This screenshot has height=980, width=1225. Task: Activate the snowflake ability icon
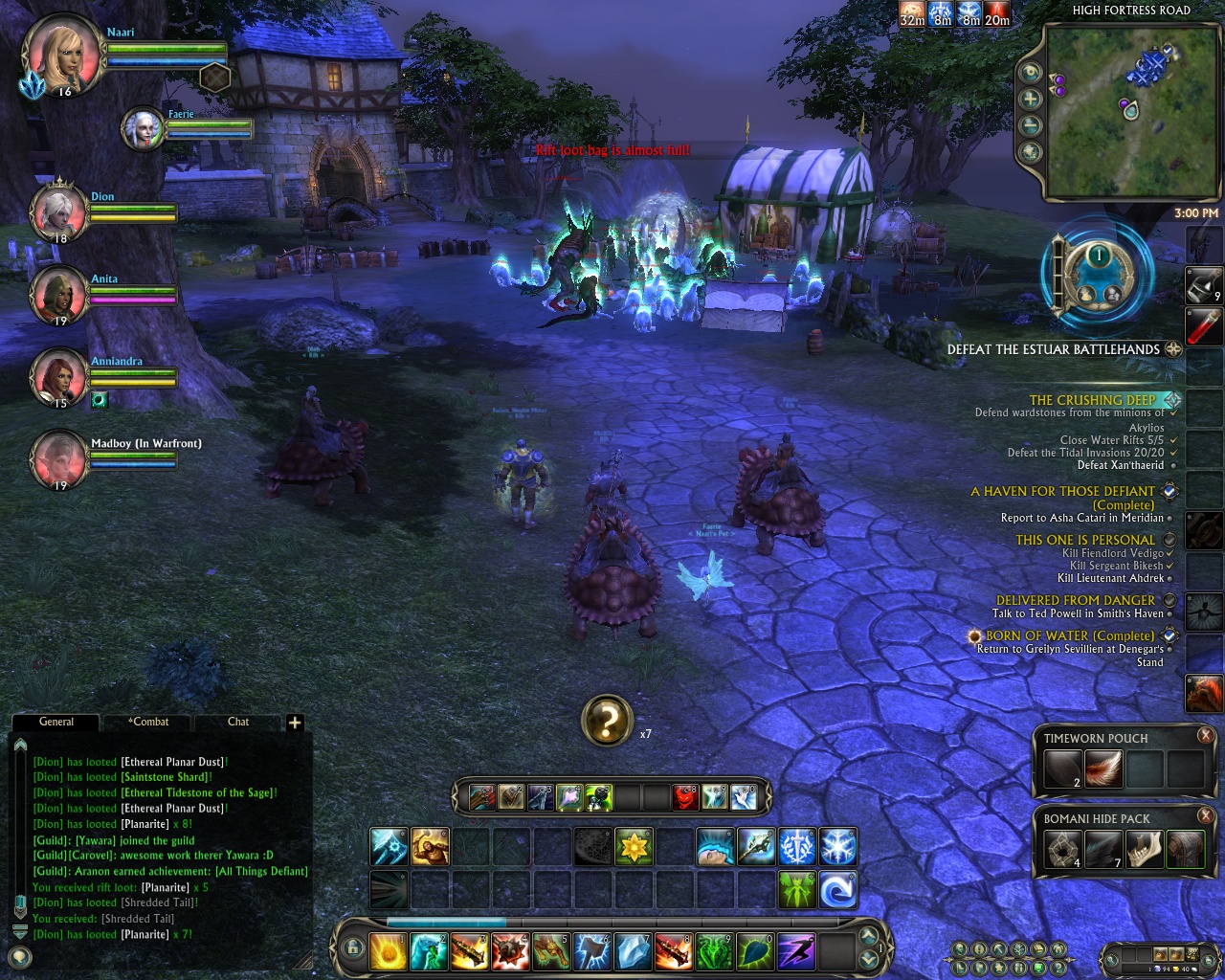(x=838, y=847)
